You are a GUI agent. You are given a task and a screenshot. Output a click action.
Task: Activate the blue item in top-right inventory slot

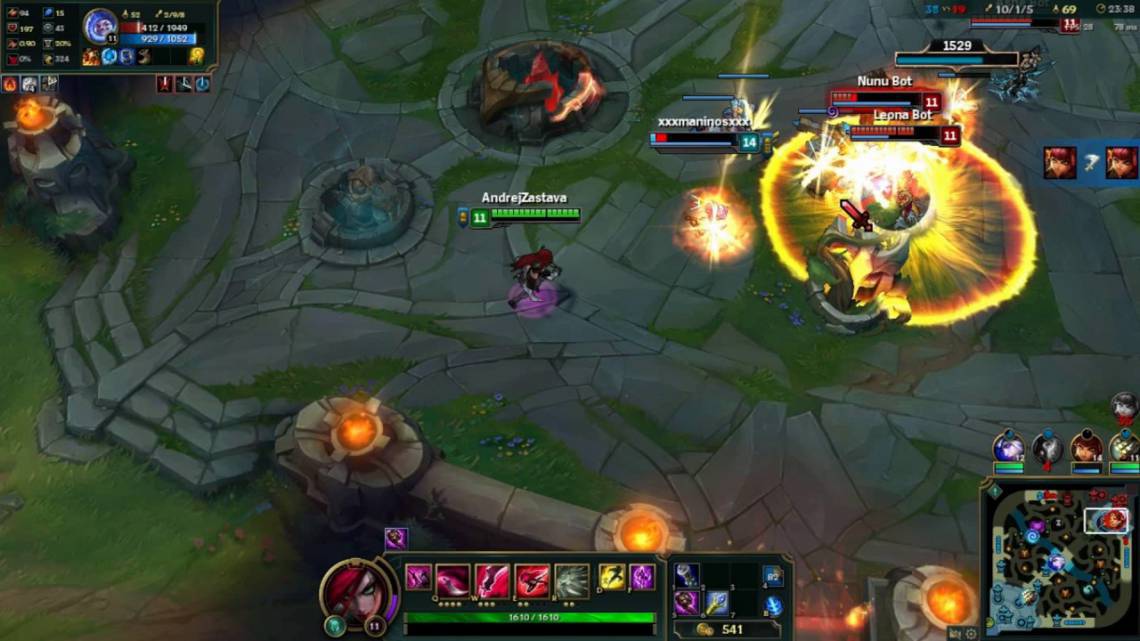coord(772,575)
